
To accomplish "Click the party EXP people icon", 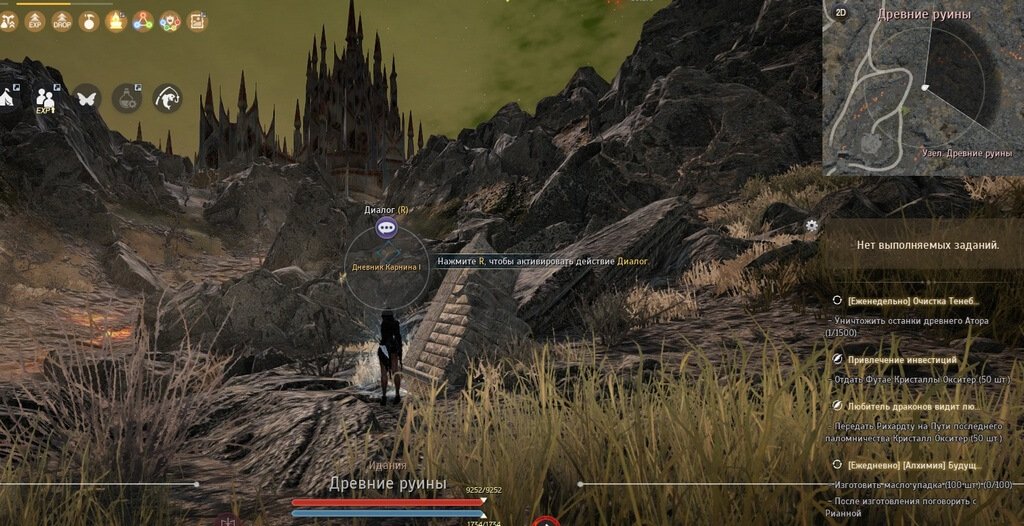I will click(46, 97).
